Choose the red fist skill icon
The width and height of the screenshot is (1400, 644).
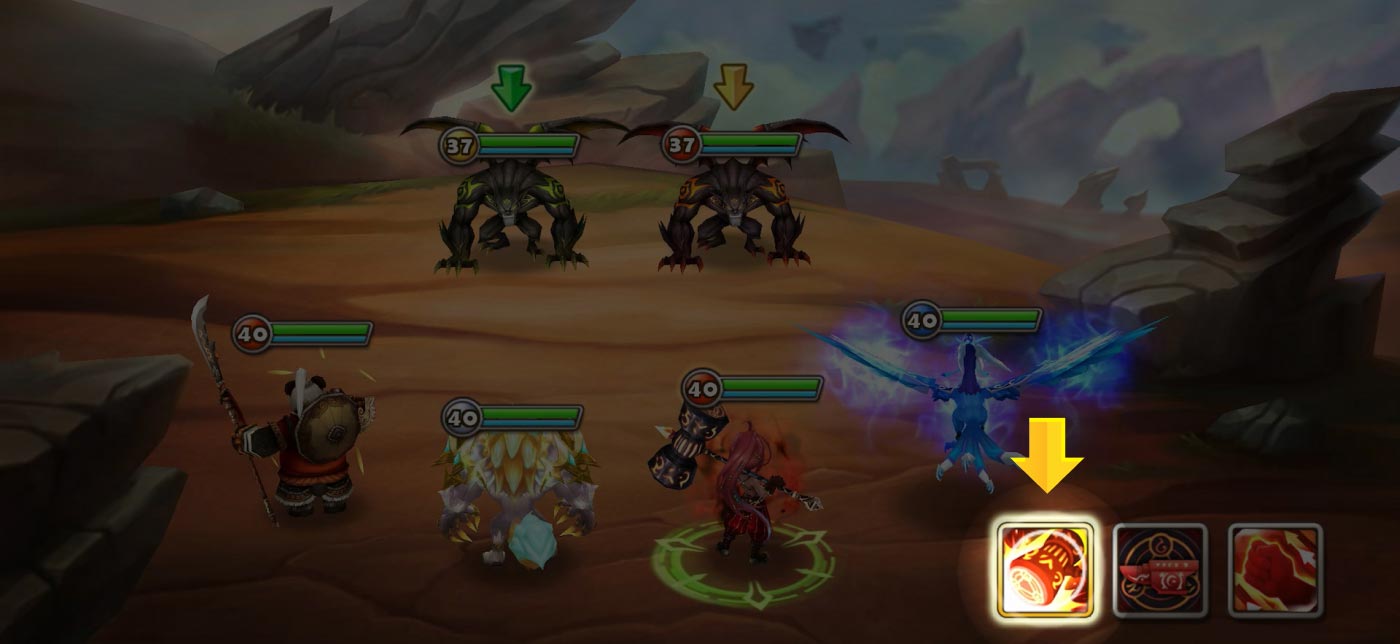(x=1275, y=570)
